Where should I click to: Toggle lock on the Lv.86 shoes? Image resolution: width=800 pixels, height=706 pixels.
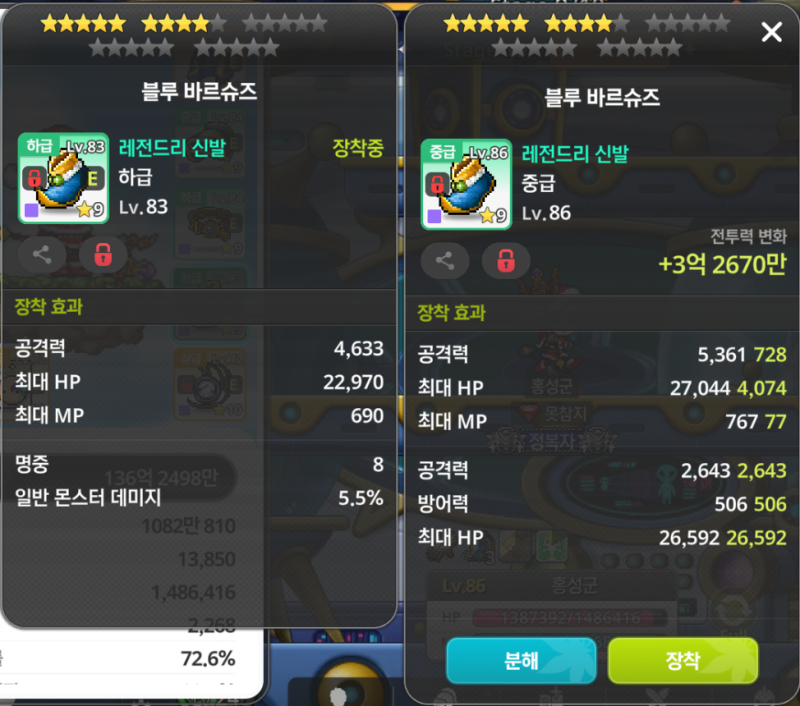(506, 261)
